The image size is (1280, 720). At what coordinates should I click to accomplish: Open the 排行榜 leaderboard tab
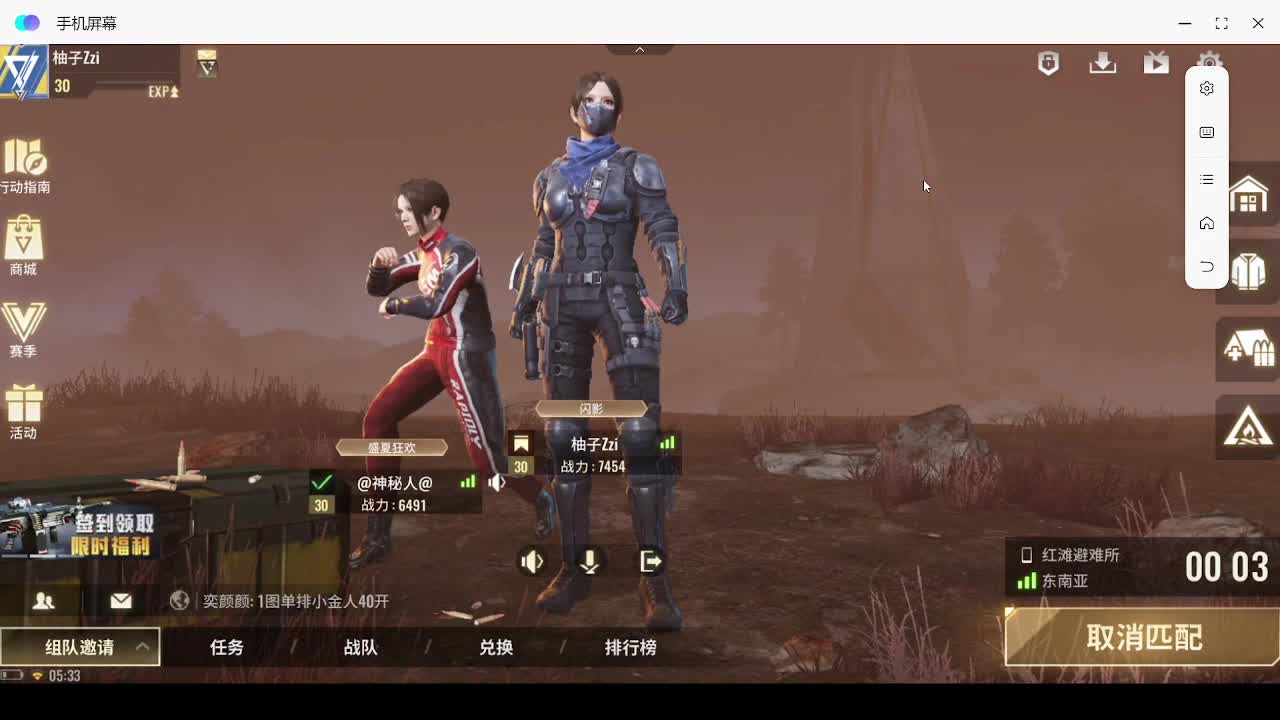coord(630,647)
